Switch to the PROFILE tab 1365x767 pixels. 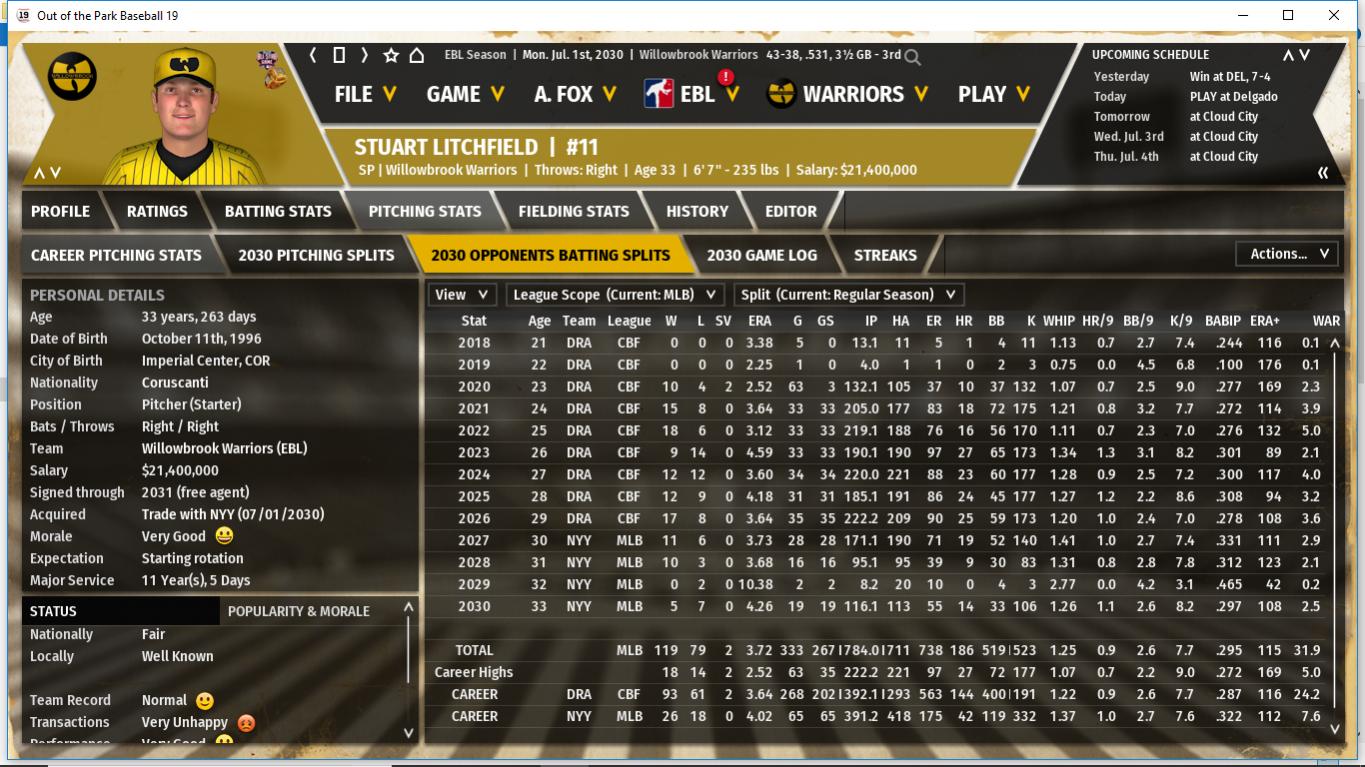point(60,211)
